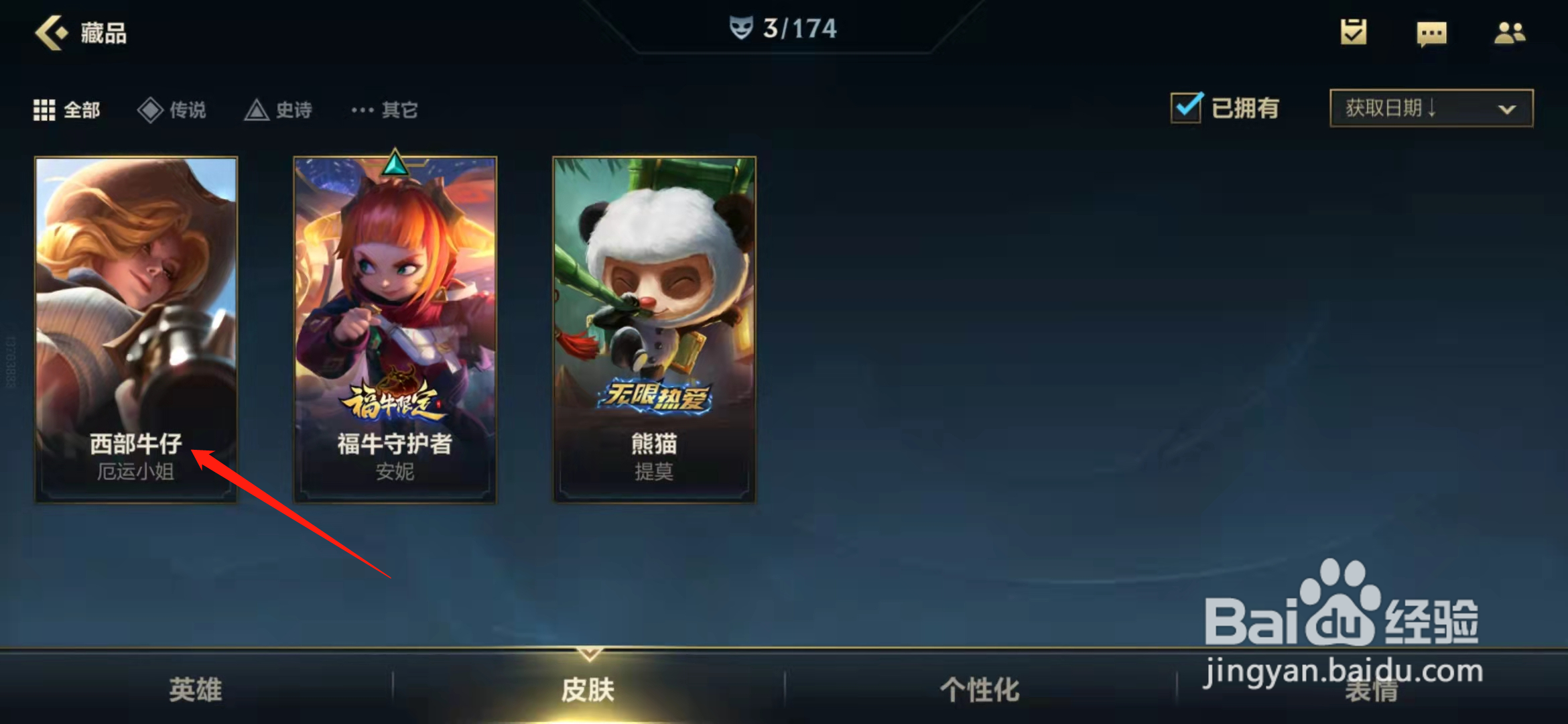The width and height of the screenshot is (1568, 724).
Task: Uncheck the 已拥有 checkbox
Action: (x=1185, y=107)
